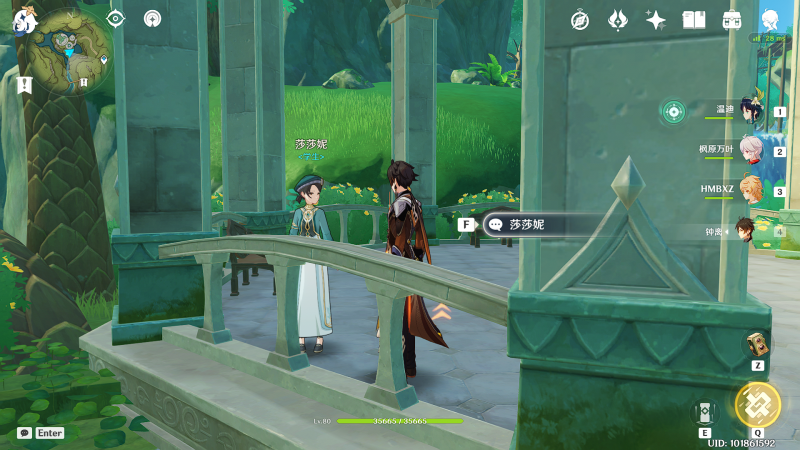800x450 pixels.
Task: Open the character profile silhouette icon
Action: pyautogui.click(x=770, y=19)
